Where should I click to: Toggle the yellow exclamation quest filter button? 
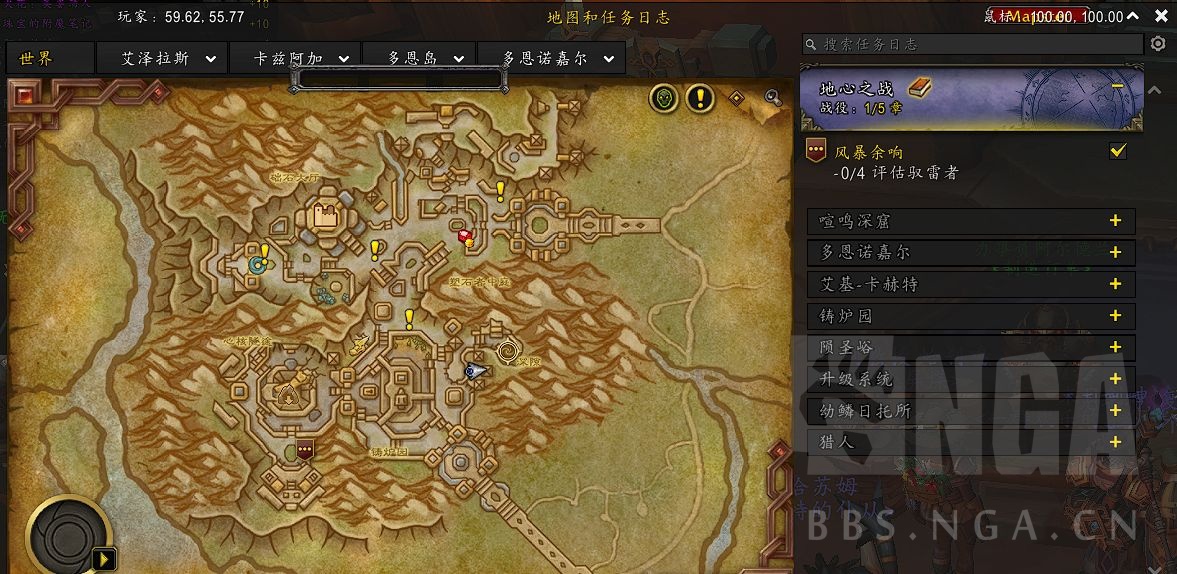click(700, 98)
